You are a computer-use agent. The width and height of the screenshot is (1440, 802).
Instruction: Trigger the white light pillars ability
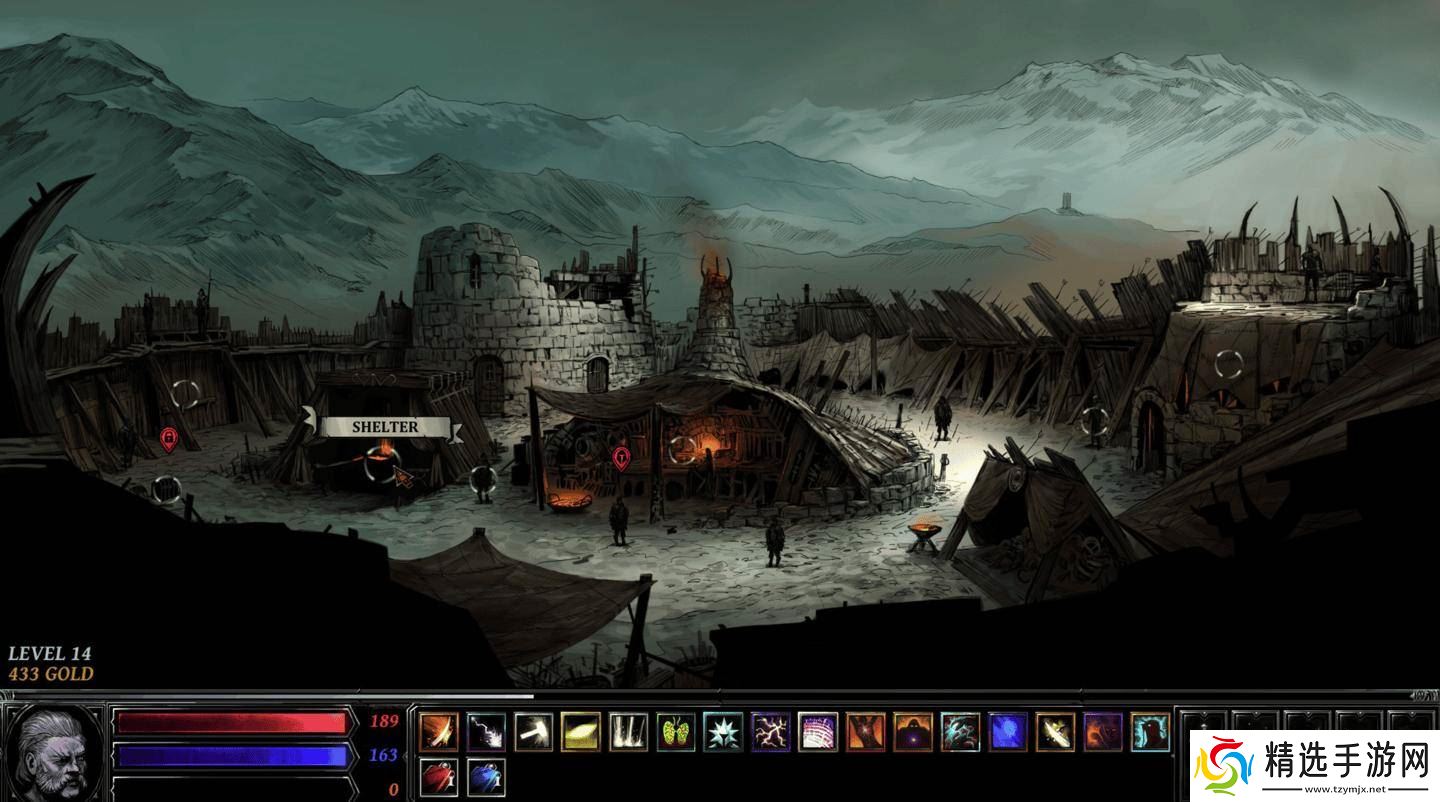[629, 731]
